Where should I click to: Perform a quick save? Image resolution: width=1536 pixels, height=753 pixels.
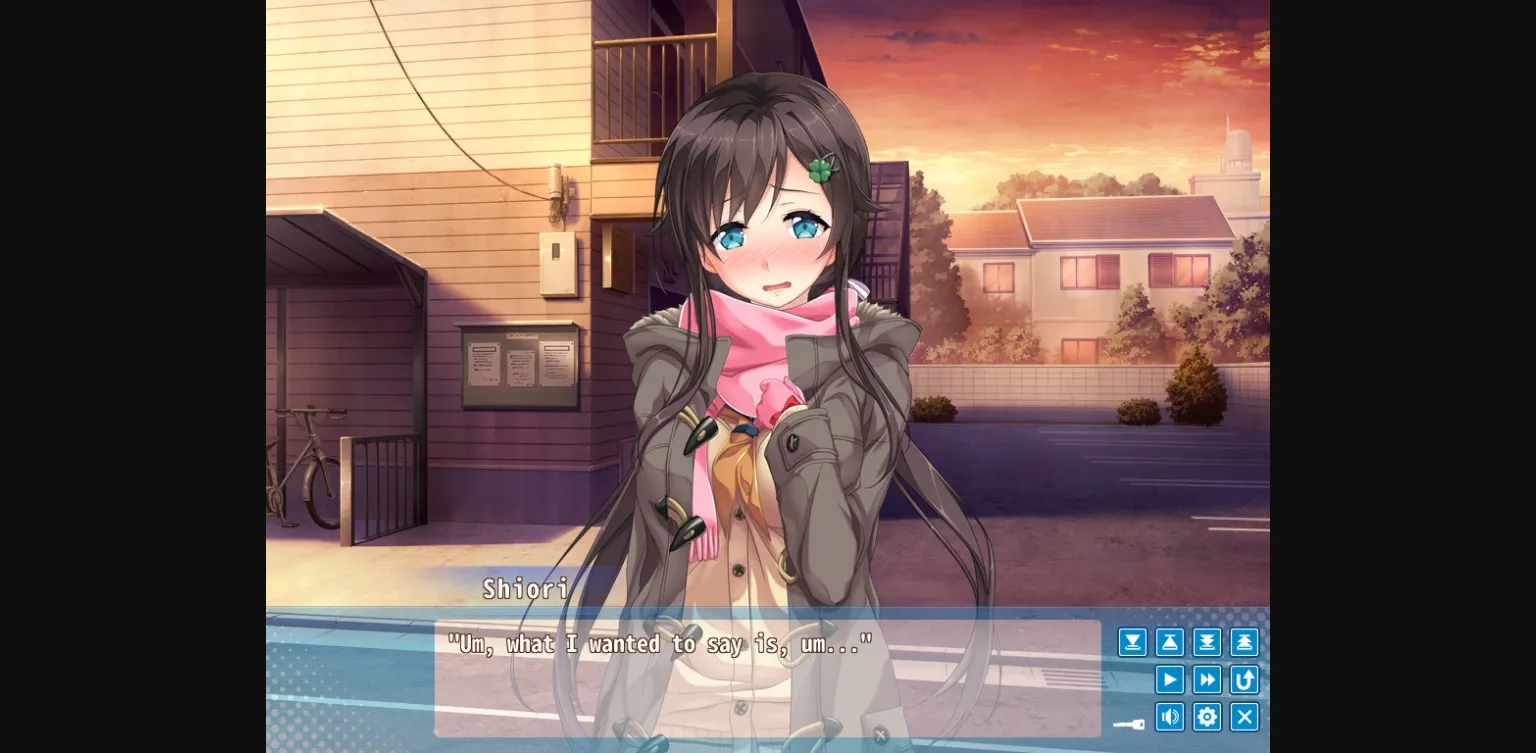1206,642
